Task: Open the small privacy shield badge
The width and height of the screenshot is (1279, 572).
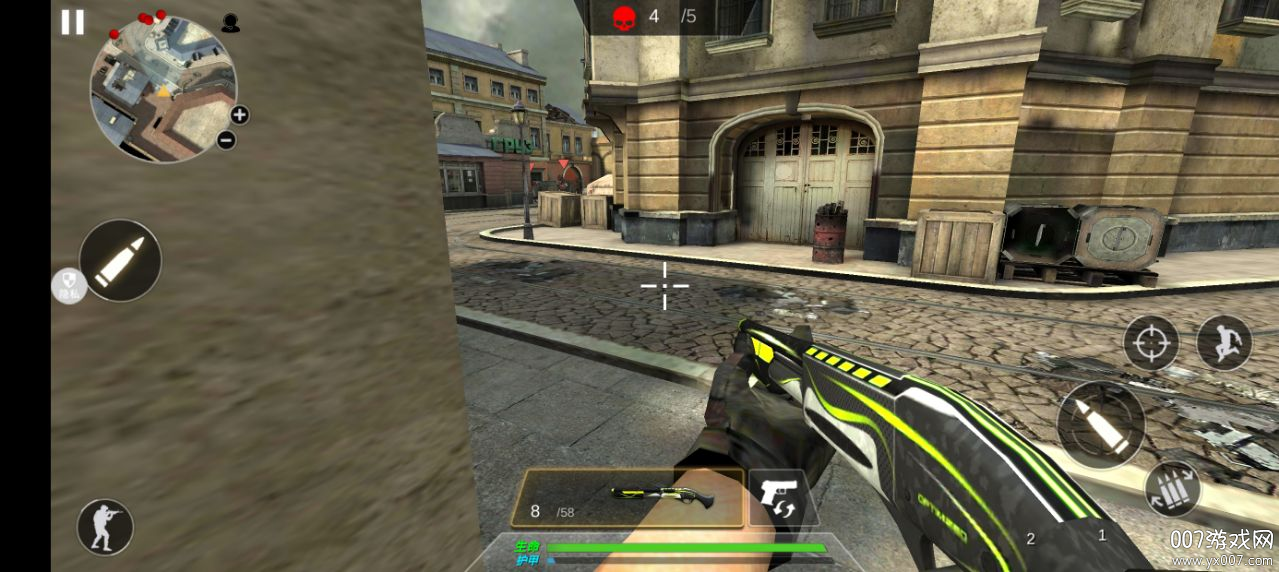Action: point(67,286)
